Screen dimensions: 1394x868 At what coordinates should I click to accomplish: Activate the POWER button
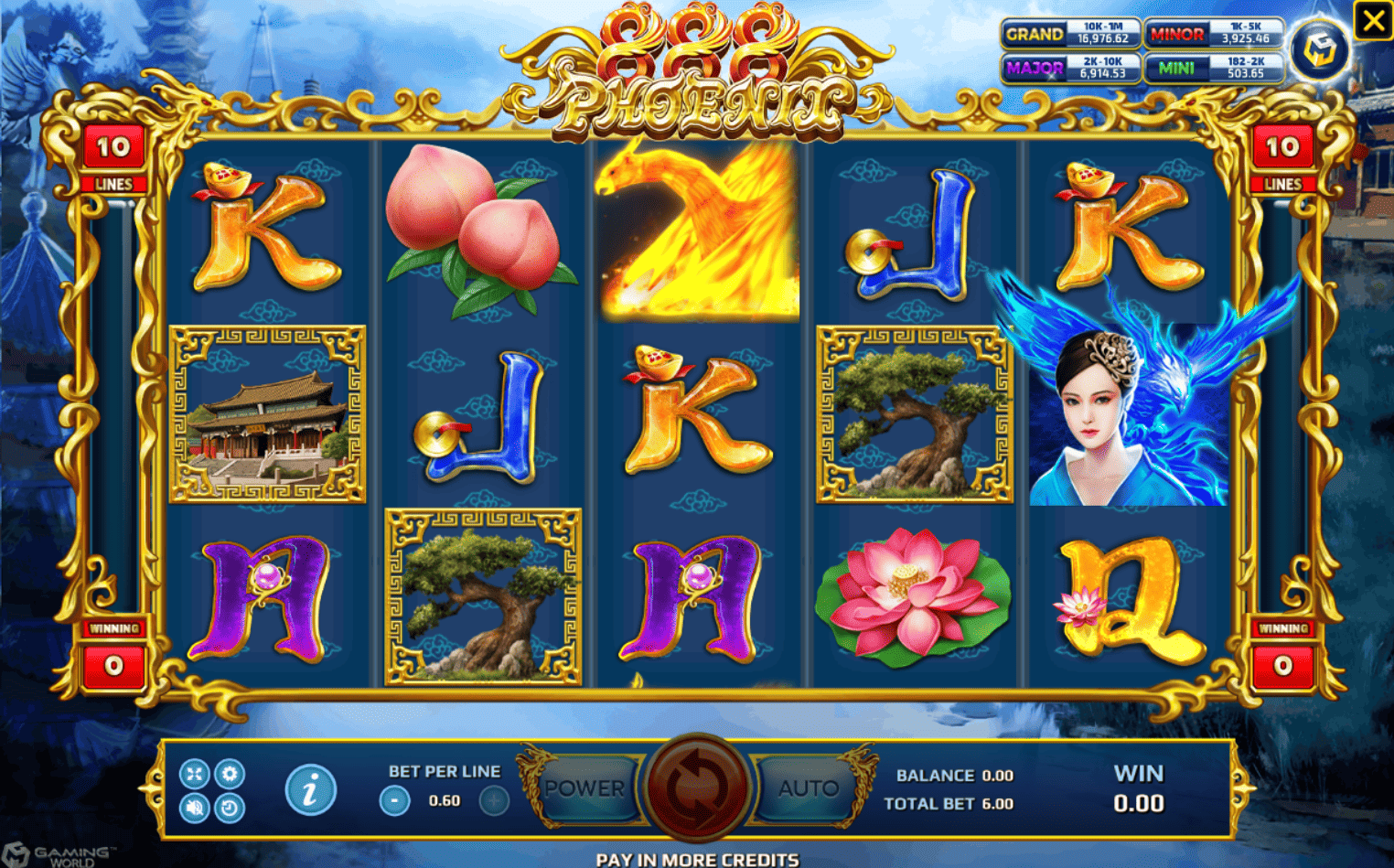[x=585, y=788]
